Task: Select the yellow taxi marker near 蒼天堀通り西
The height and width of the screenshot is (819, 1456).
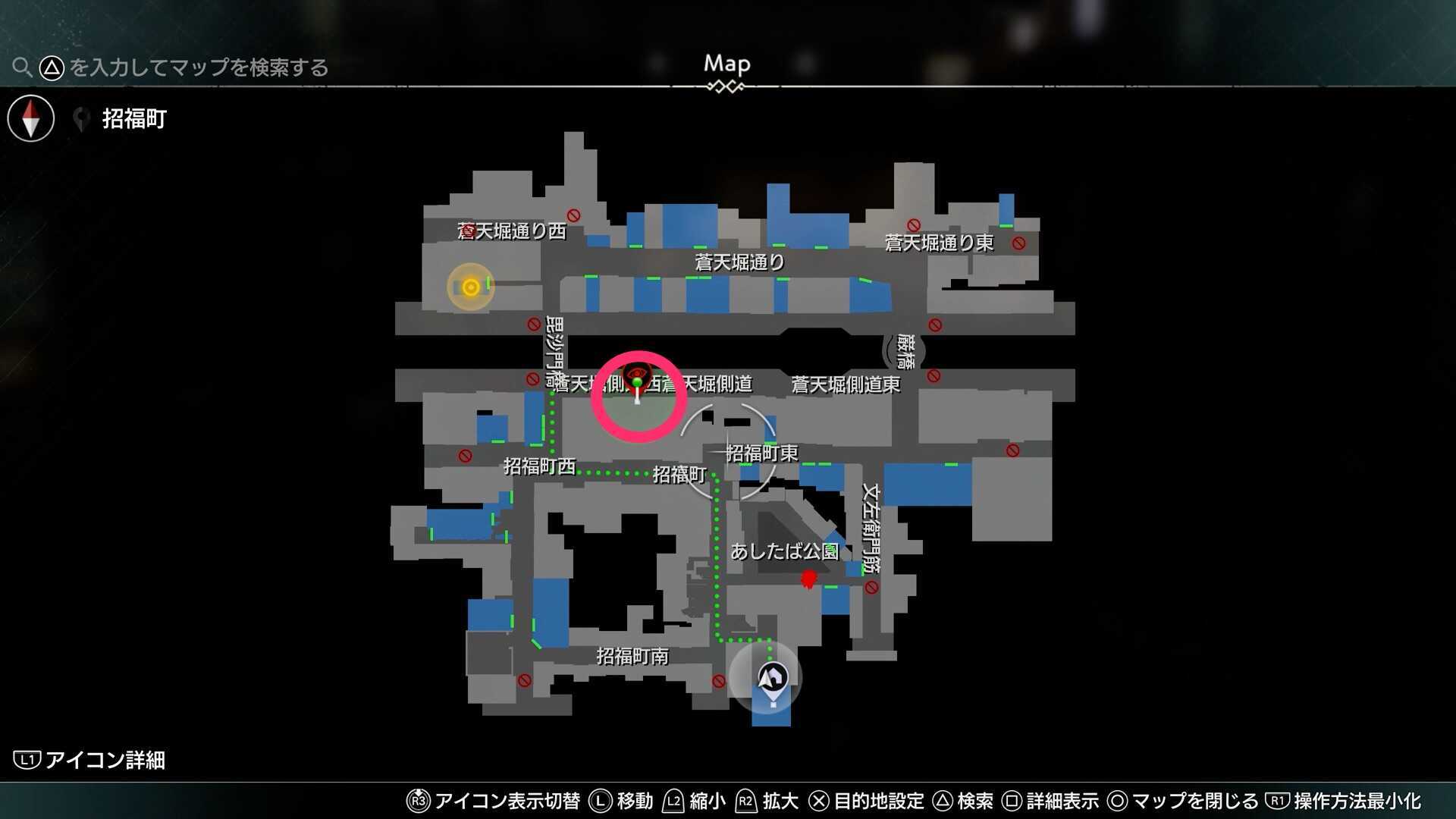Action: (x=471, y=287)
